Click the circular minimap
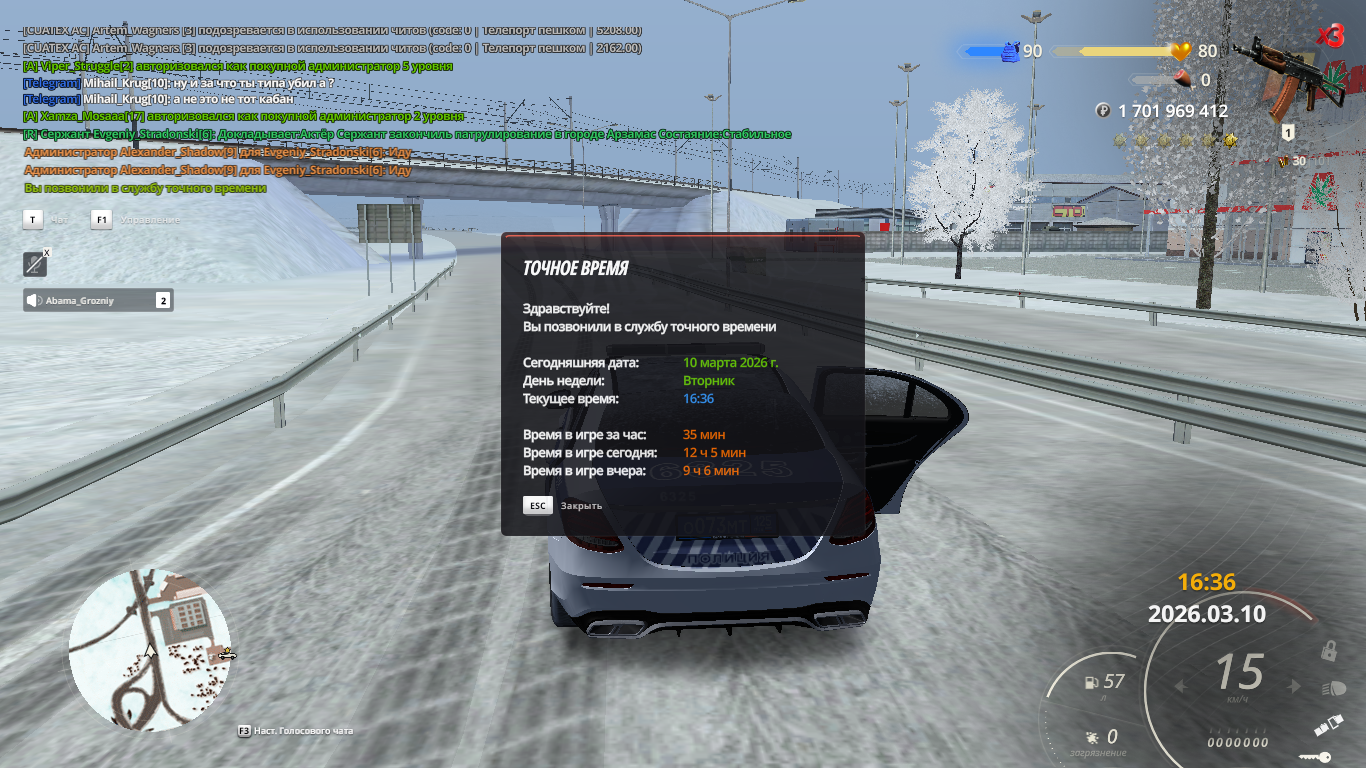This screenshot has height=768, width=1366. pos(150,650)
